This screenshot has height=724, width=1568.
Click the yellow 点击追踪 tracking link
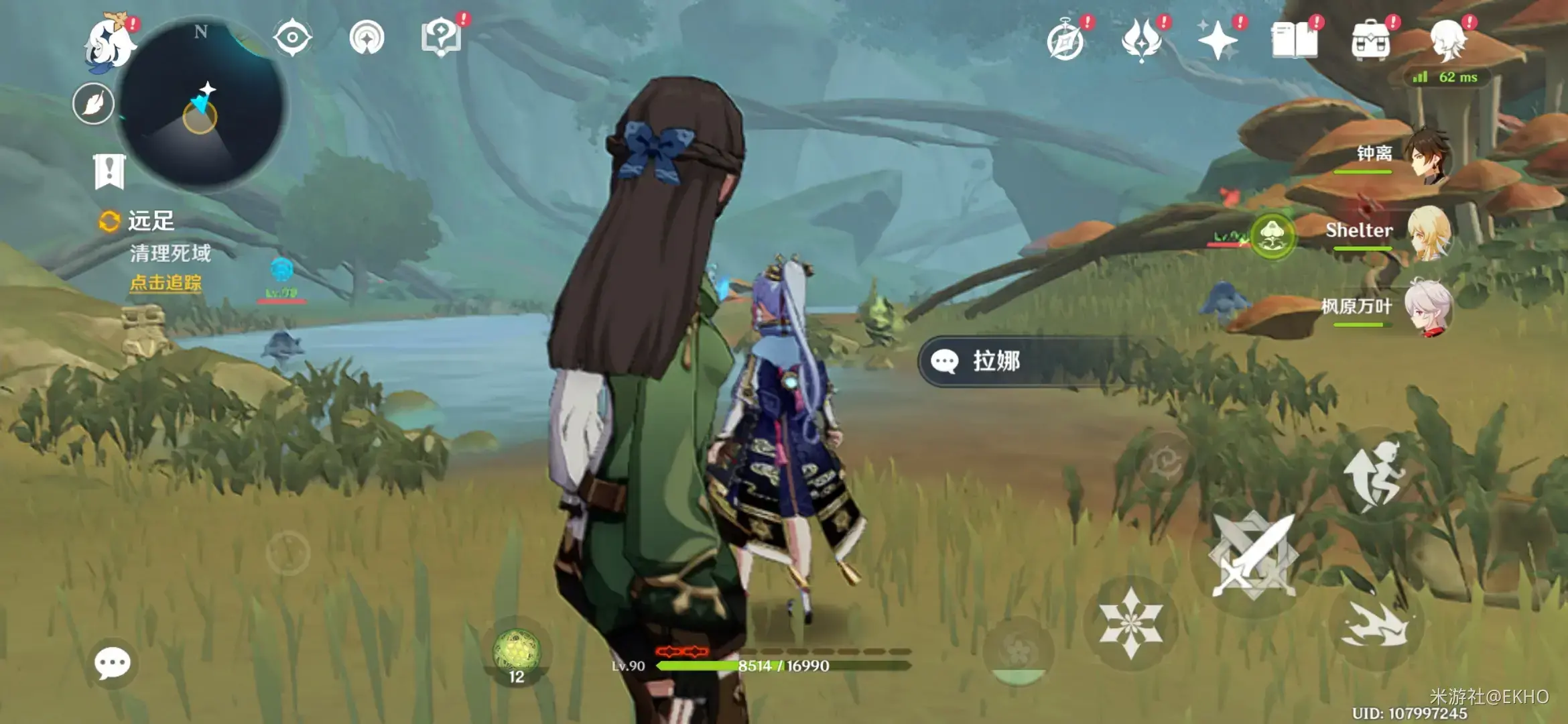(x=166, y=283)
